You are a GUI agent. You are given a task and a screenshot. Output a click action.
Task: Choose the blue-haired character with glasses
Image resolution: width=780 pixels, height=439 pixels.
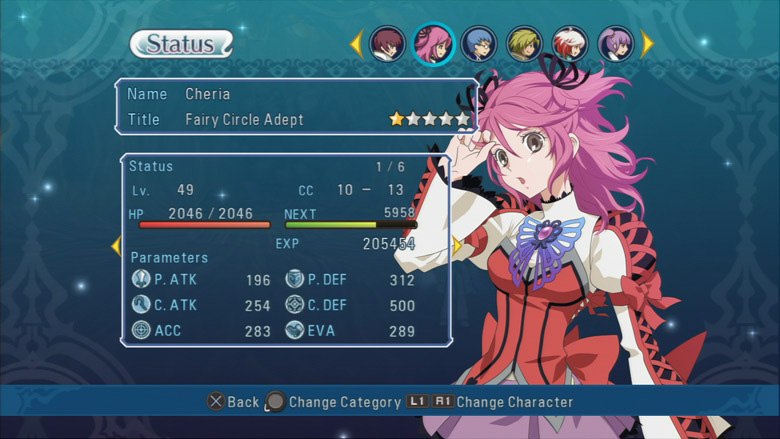tap(481, 43)
